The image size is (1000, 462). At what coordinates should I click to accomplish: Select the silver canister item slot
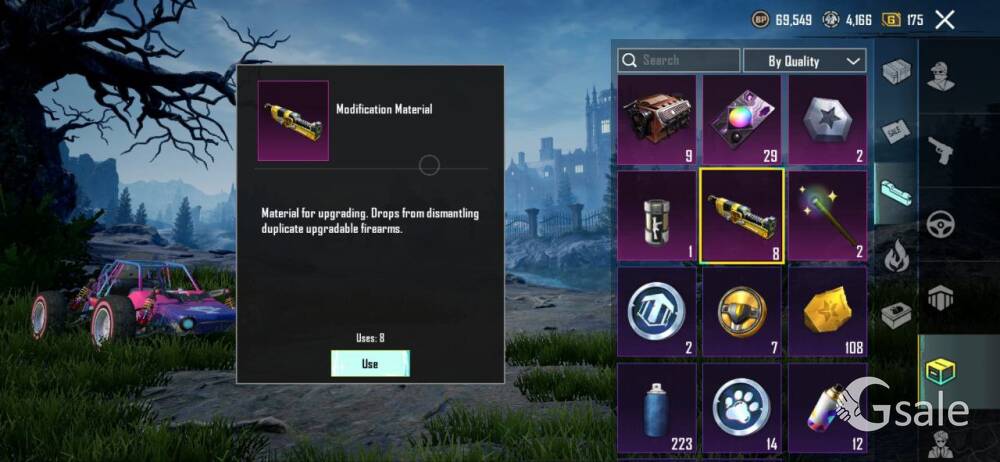(656, 216)
